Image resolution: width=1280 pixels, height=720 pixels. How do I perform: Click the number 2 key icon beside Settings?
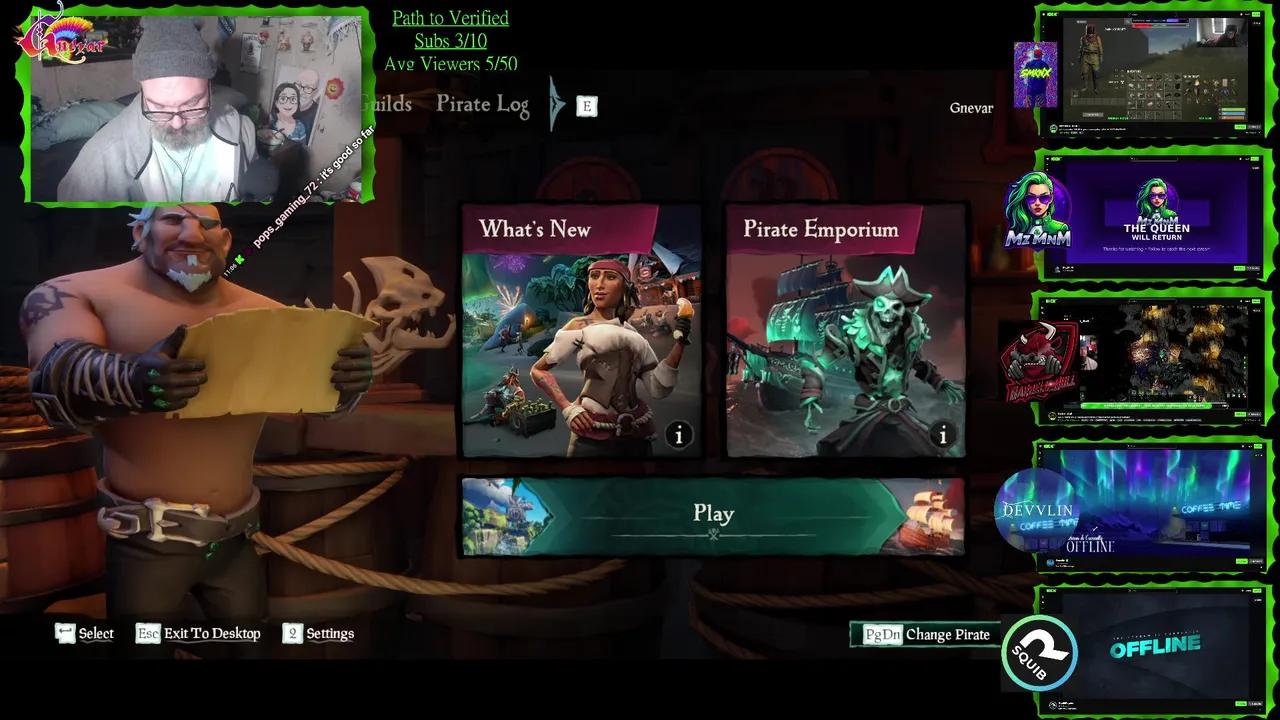pyautogui.click(x=291, y=633)
